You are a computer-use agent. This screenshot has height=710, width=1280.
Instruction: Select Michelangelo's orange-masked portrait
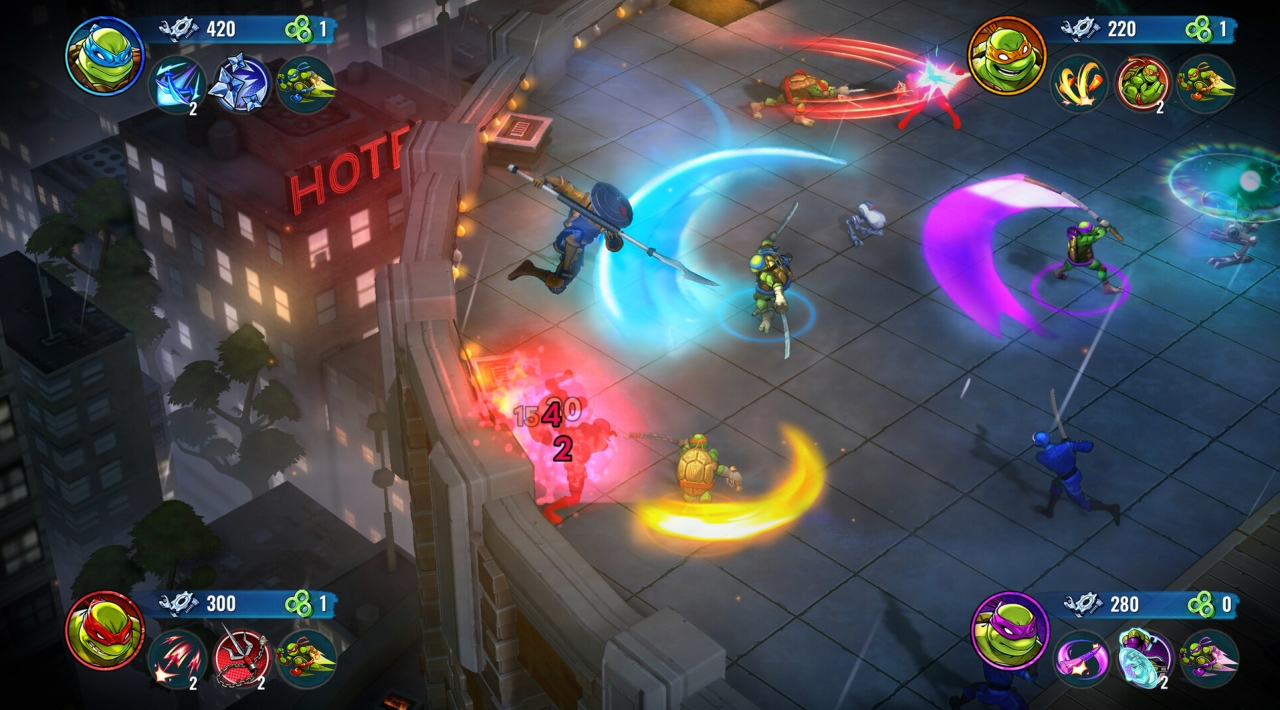click(x=1007, y=56)
